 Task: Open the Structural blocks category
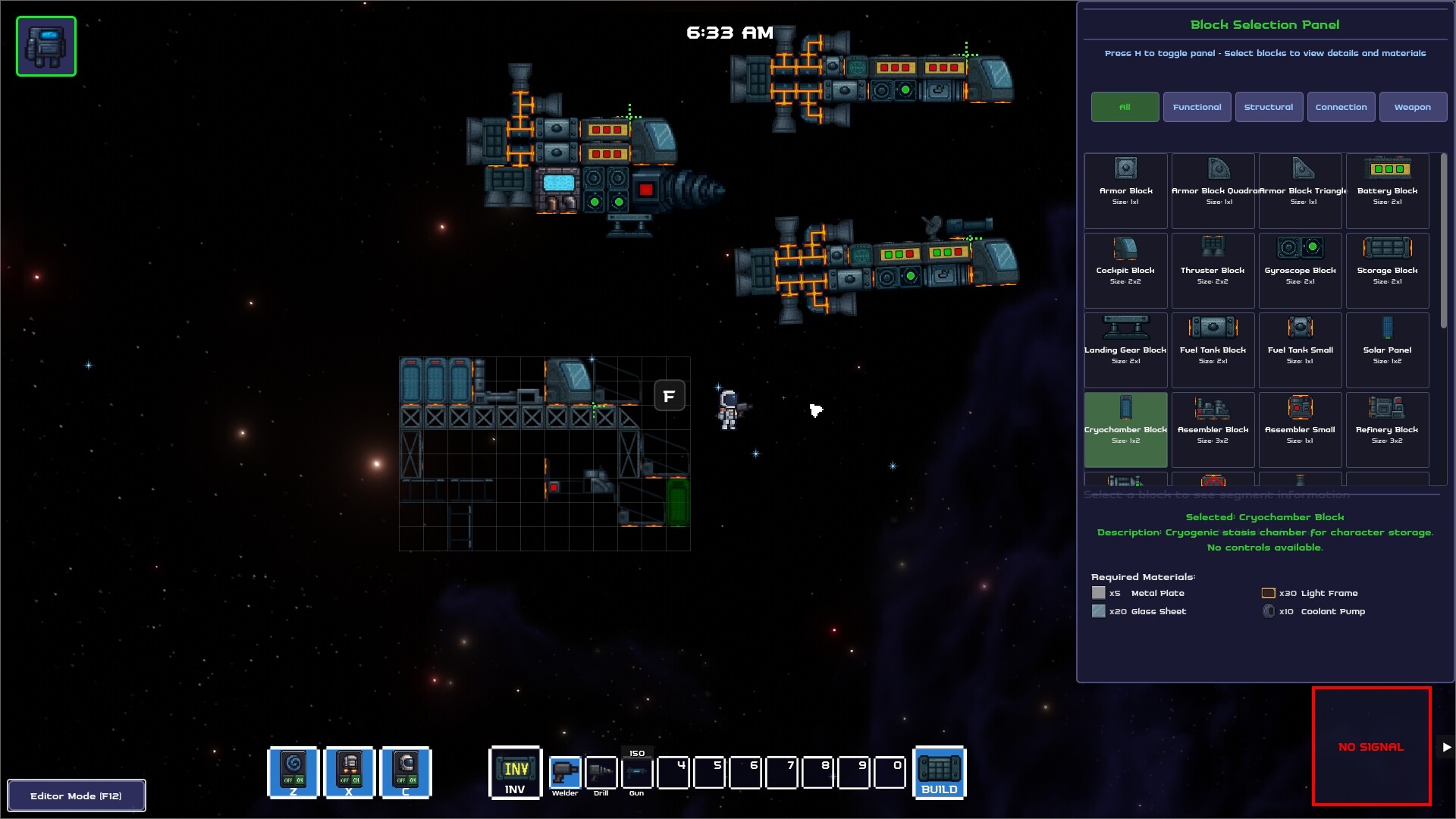coord(1269,107)
